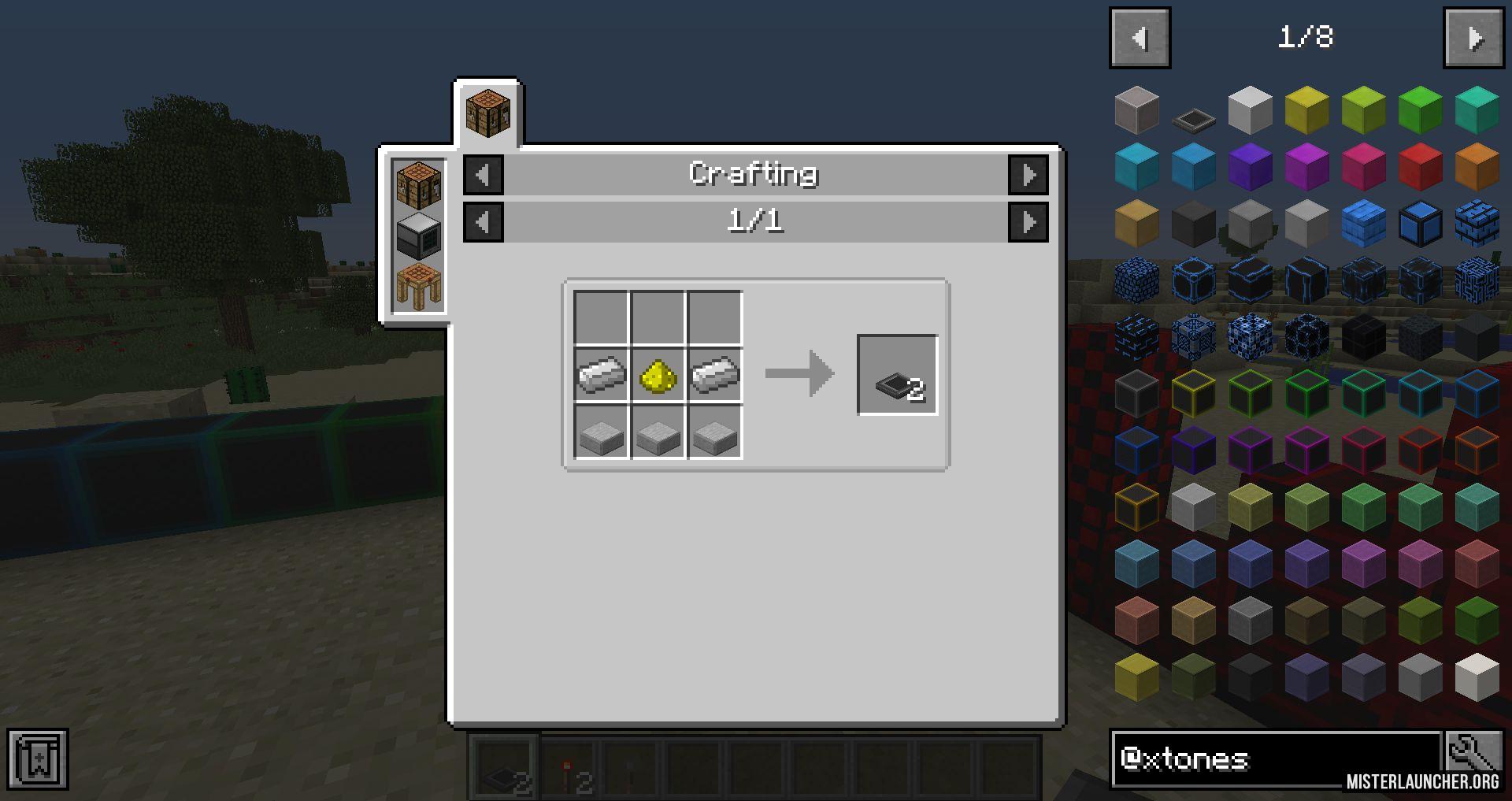The width and height of the screenshot is (1512, 801).
Task: Step back a recipe page using 1/1 left arrow
Action: coord(483,221)
